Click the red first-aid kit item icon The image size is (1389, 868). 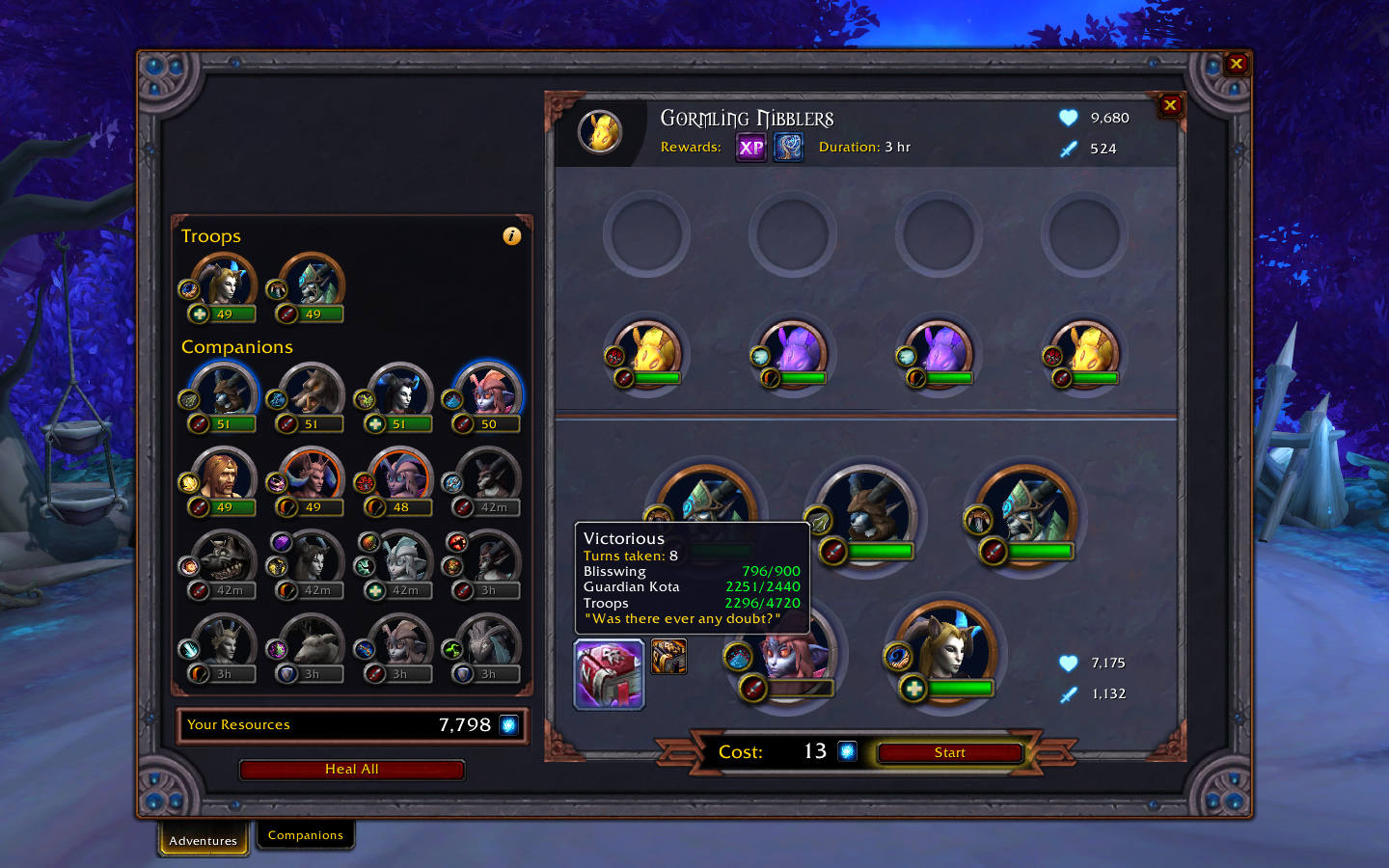pyautogui.click(x=609, y=673)
